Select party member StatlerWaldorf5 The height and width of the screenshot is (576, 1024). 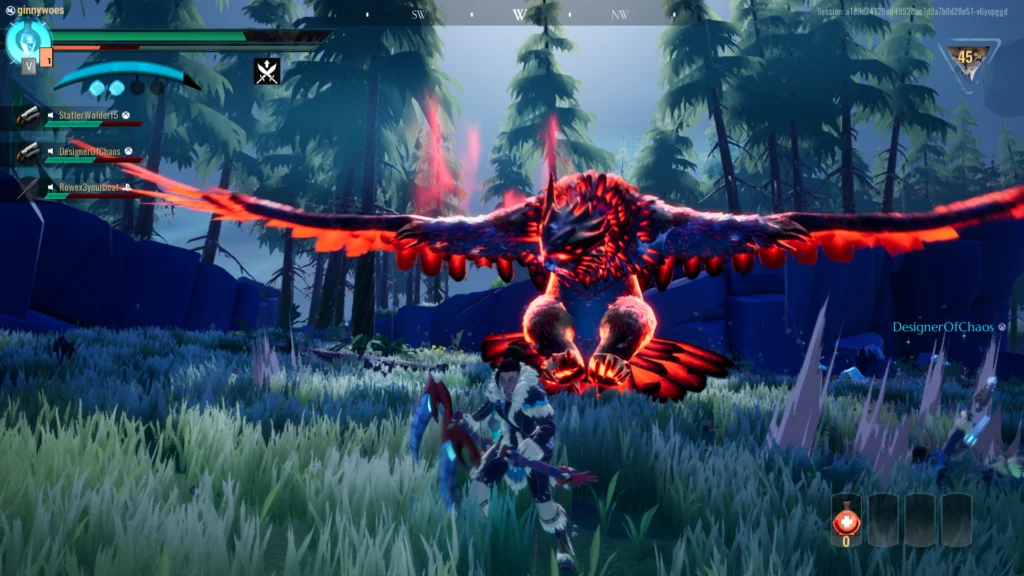(87, 116)
